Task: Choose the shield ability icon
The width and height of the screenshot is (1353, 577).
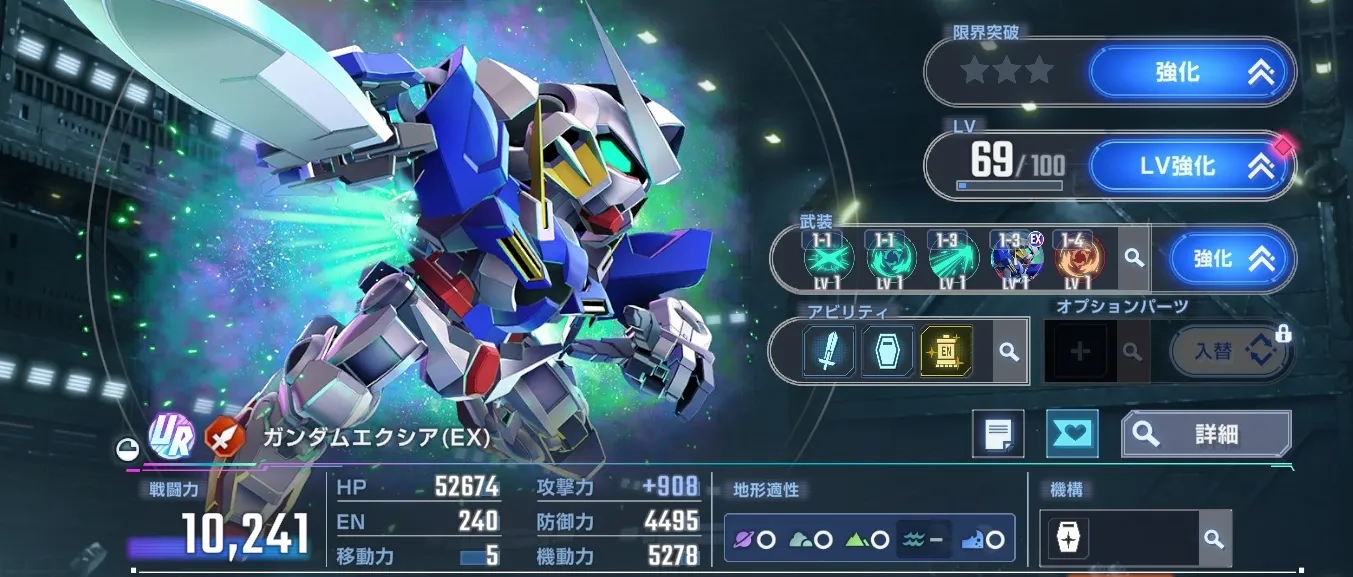Action: 887,351
